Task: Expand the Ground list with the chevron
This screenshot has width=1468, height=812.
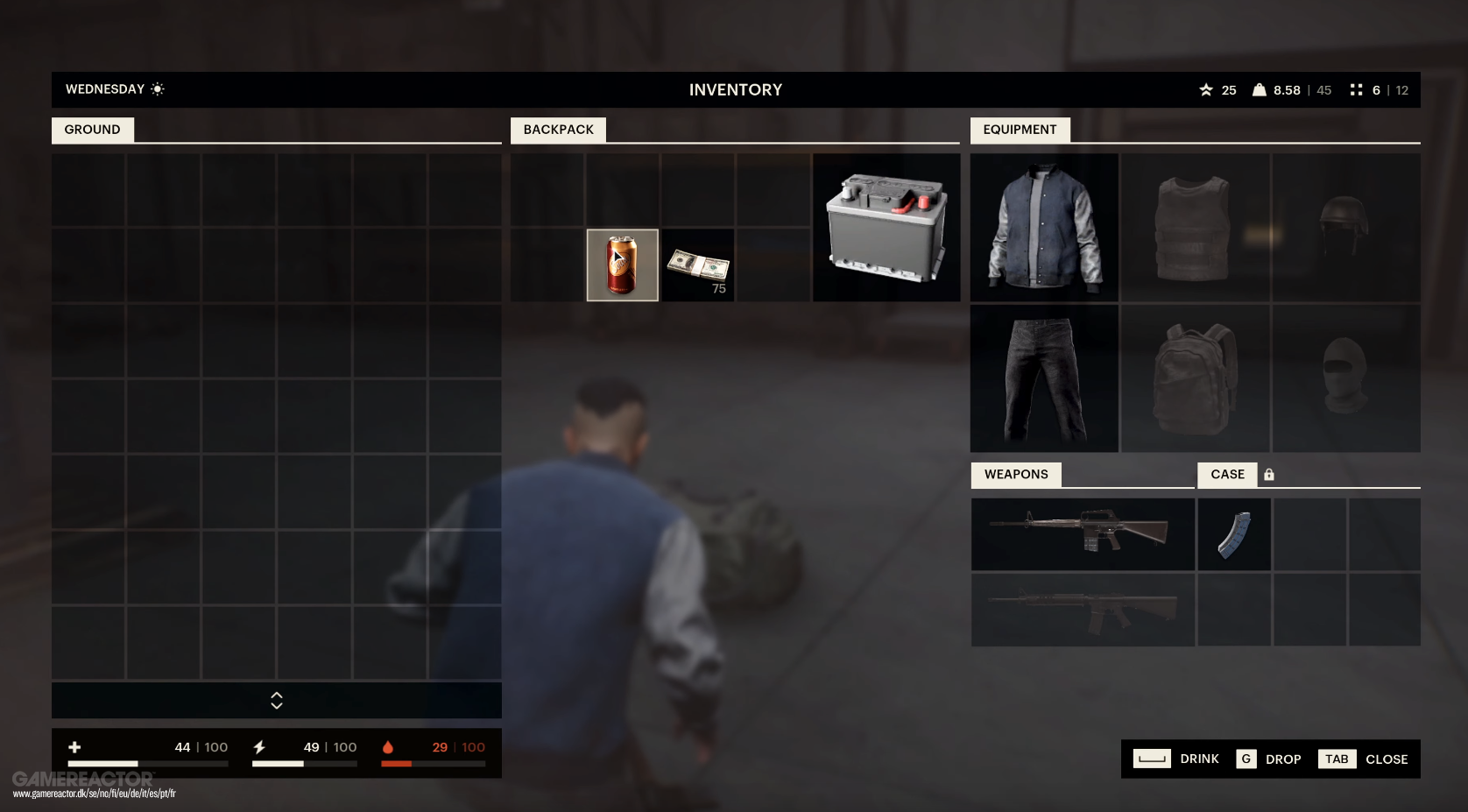Action: (x=276, y=700)
